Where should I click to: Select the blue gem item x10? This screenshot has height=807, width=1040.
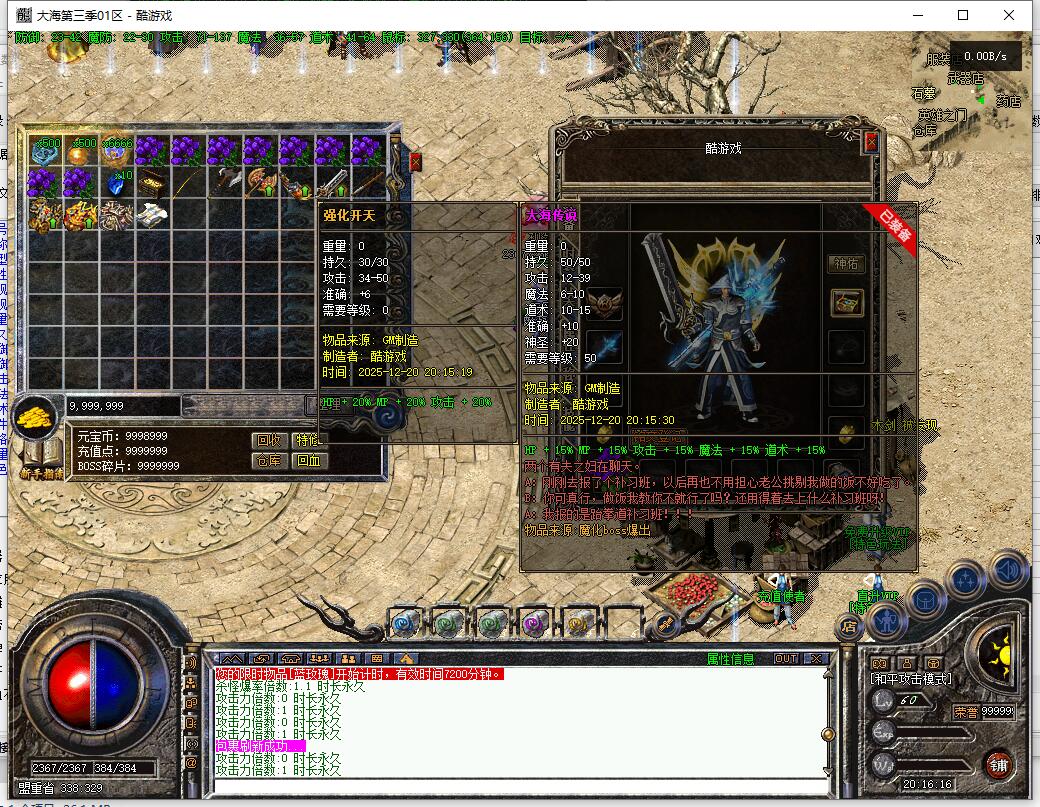(x=116, y=183)
